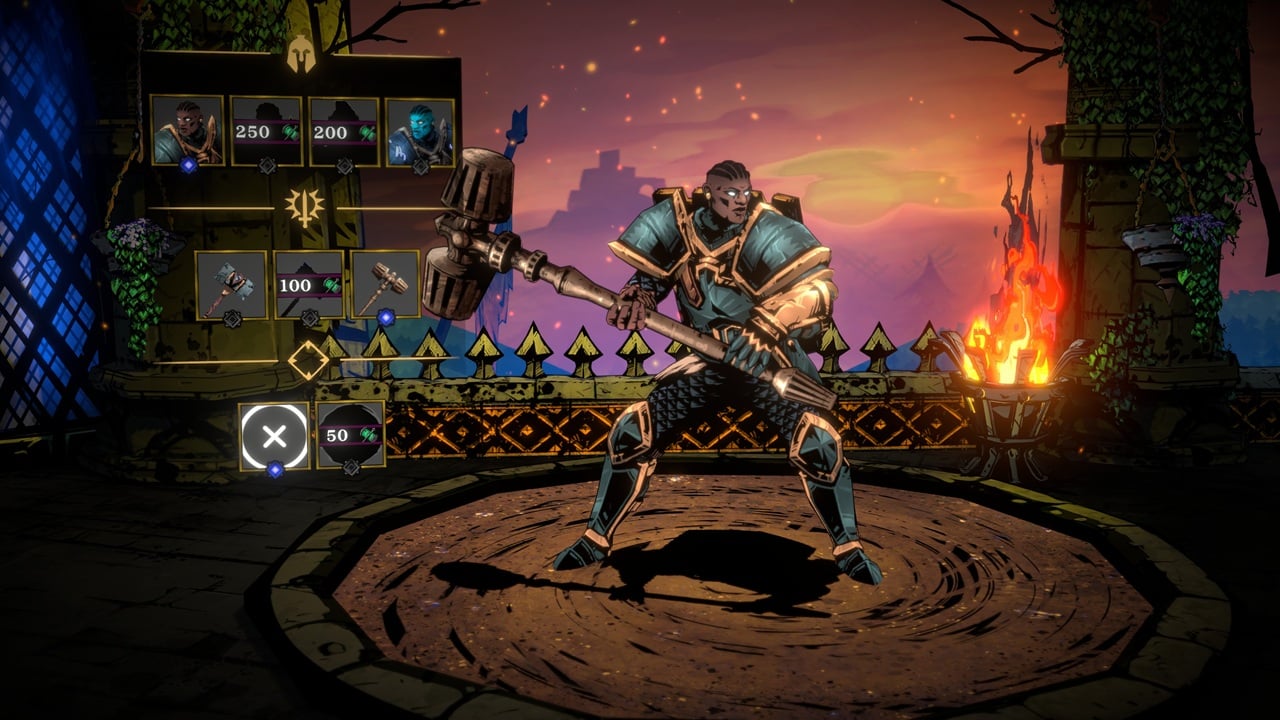Buy the locked skin costing 250
This screenshot has width=1280, height=720.
click(x=266, y=131)
